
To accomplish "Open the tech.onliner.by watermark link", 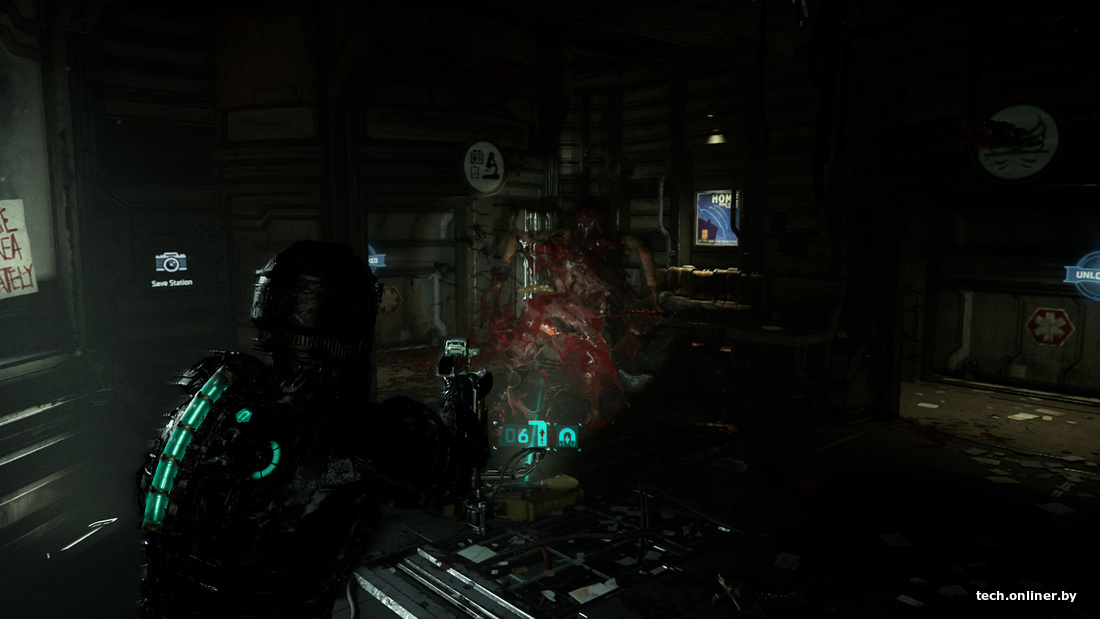I will 1026,596.
